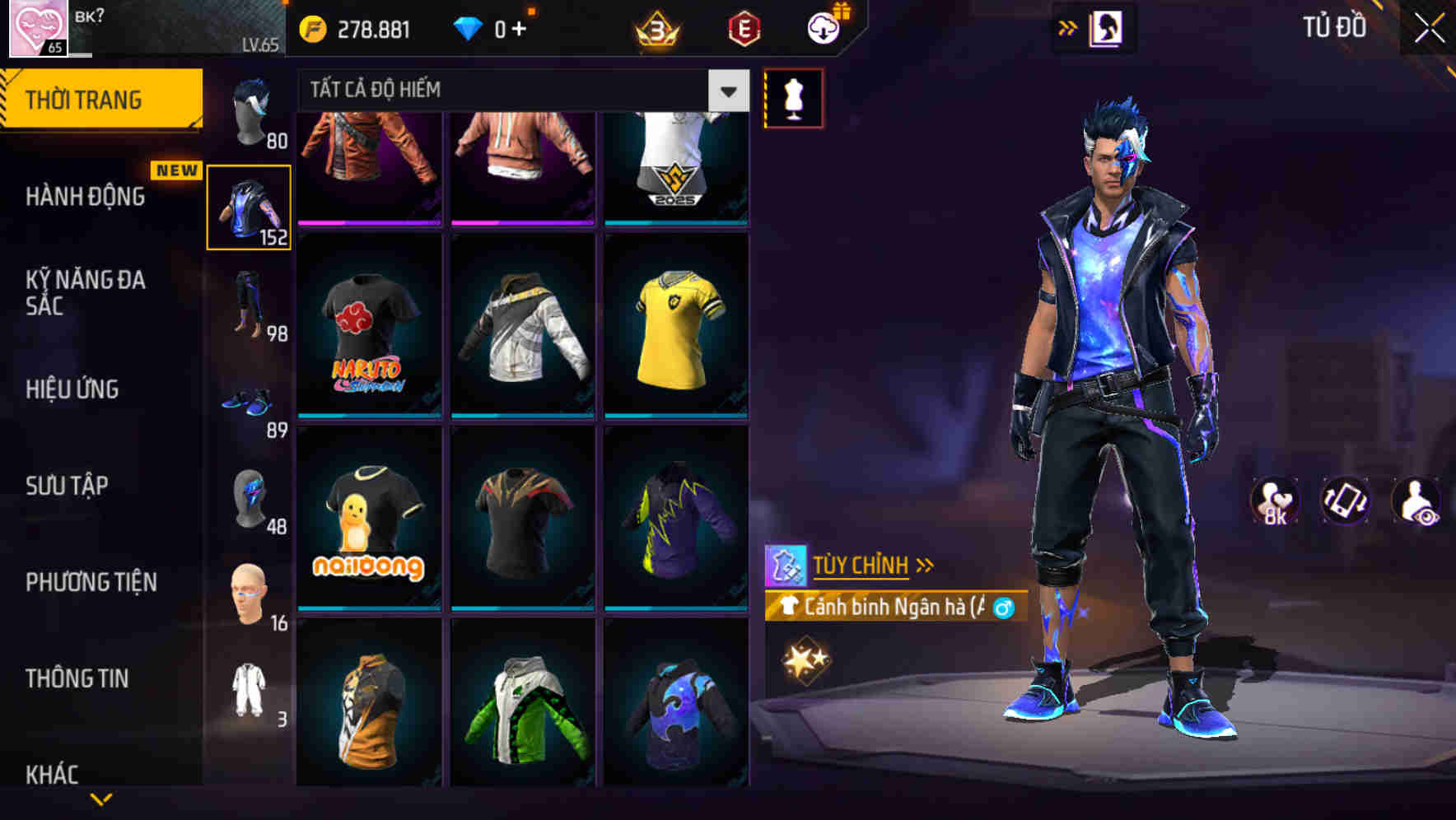This screenshot has width=1456, height=820.
Task: Click the character preview eye icon
Action: pos(1416,503)
